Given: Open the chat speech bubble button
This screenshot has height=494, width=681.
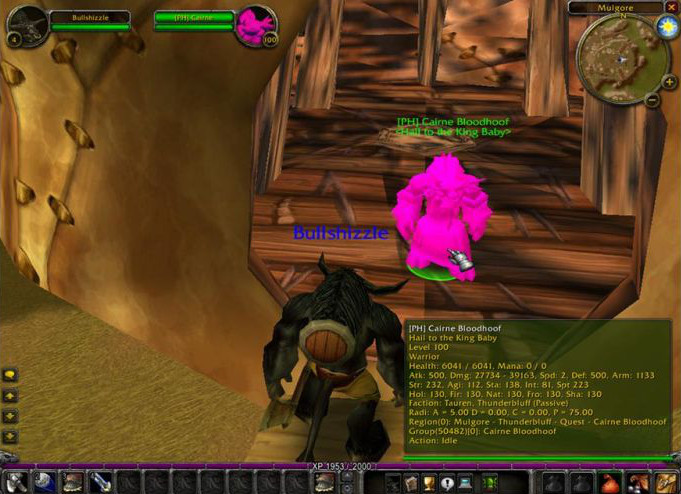Looking at the screenshot, I should 10,375.
